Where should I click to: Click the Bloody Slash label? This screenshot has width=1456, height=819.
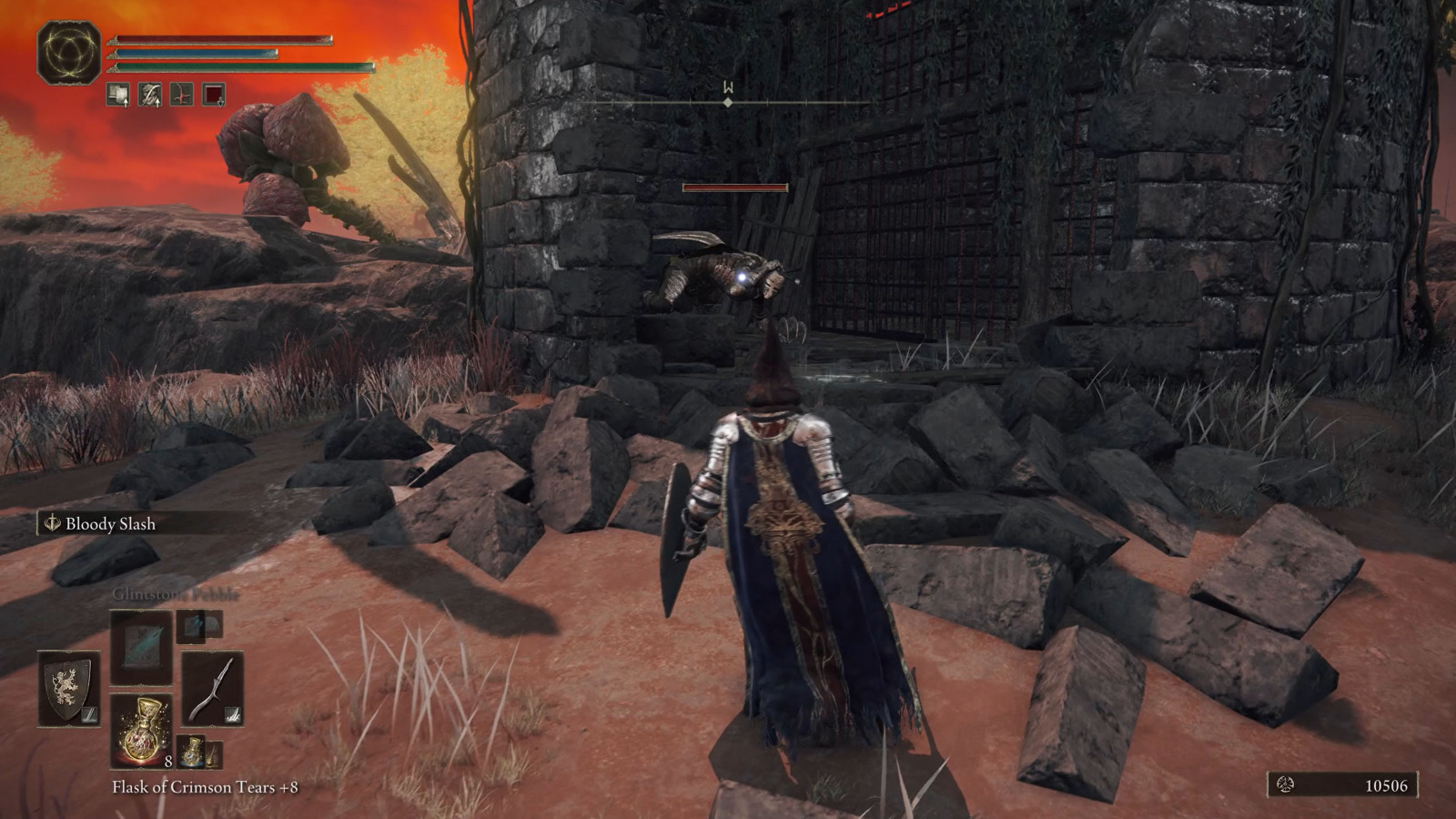[x=111, y=524]
